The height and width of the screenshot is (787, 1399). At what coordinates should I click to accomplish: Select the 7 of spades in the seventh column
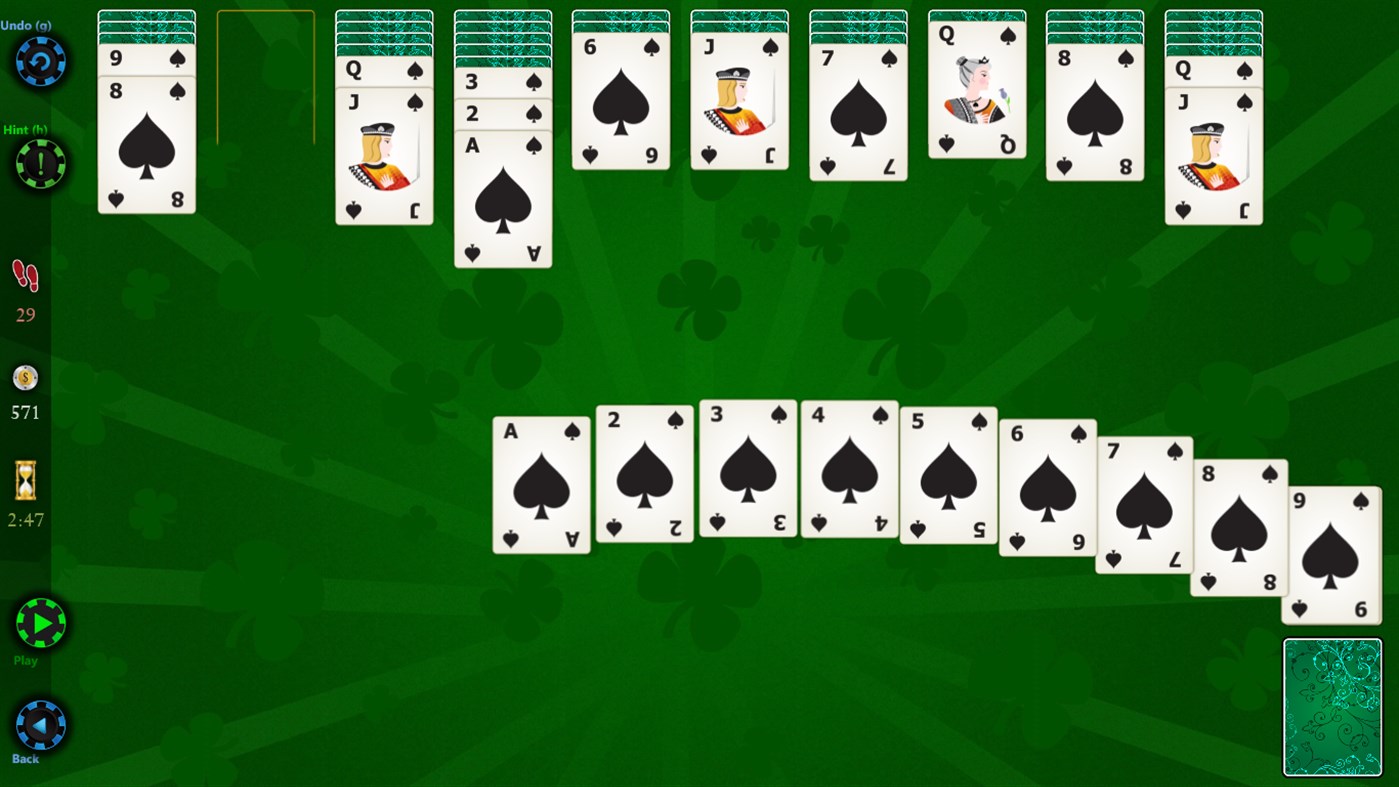tap(858, 110)
